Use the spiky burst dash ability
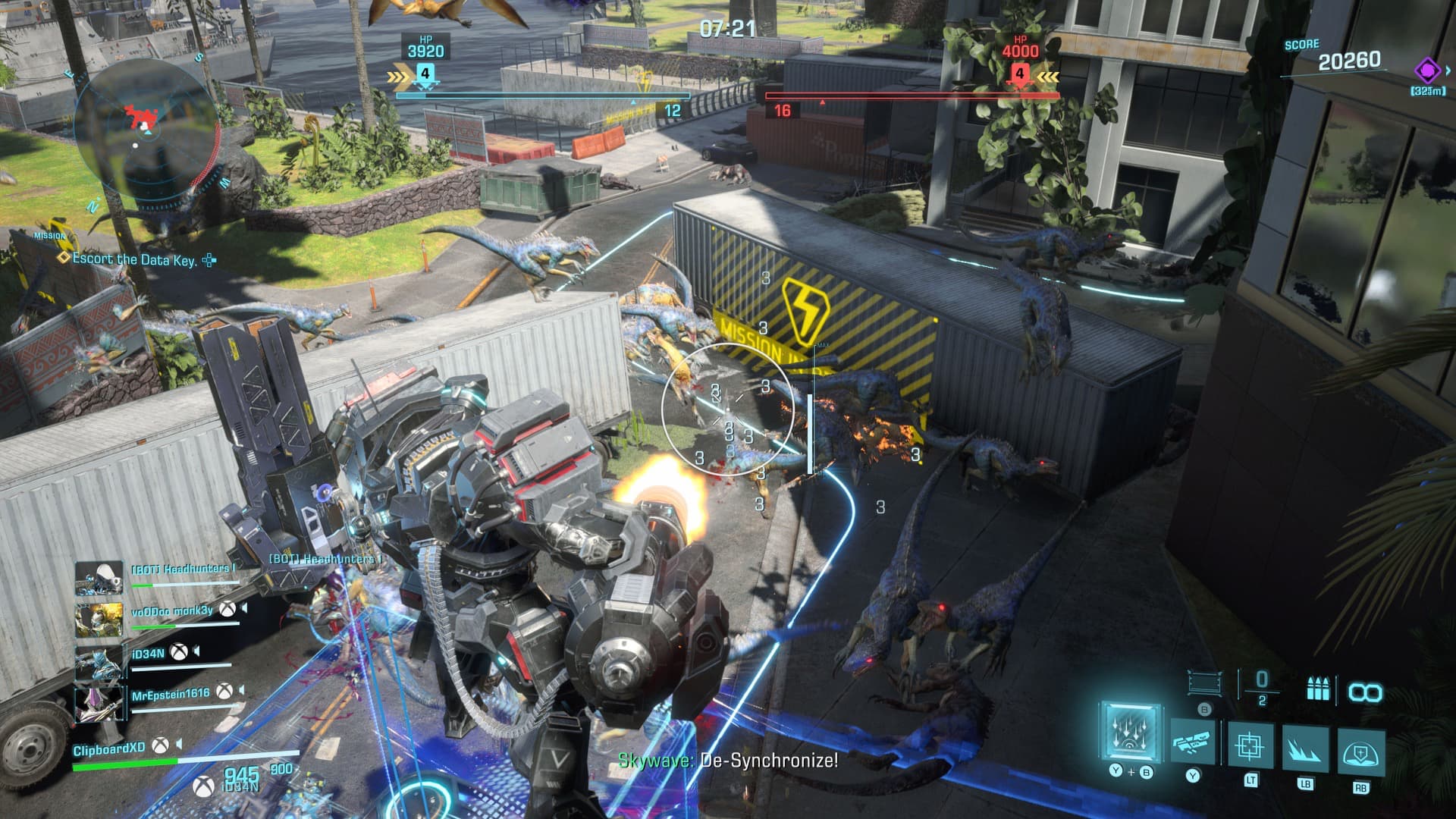This screenshot has width=1456, height=819. [1305, 748]
